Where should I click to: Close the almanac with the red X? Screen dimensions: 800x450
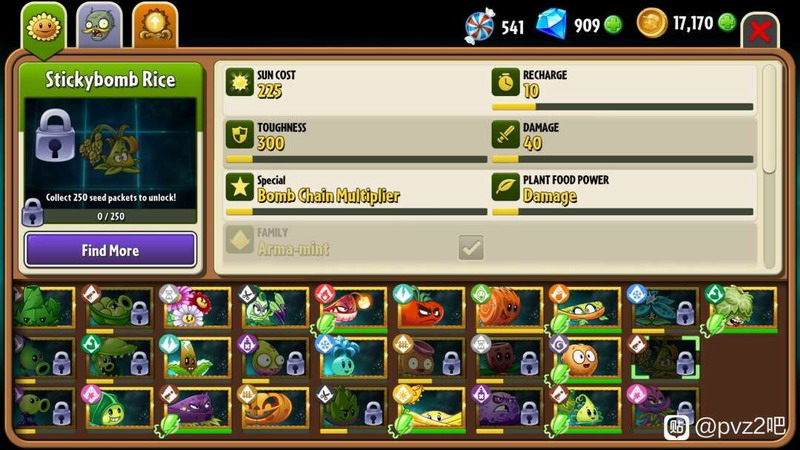[760, 30]
